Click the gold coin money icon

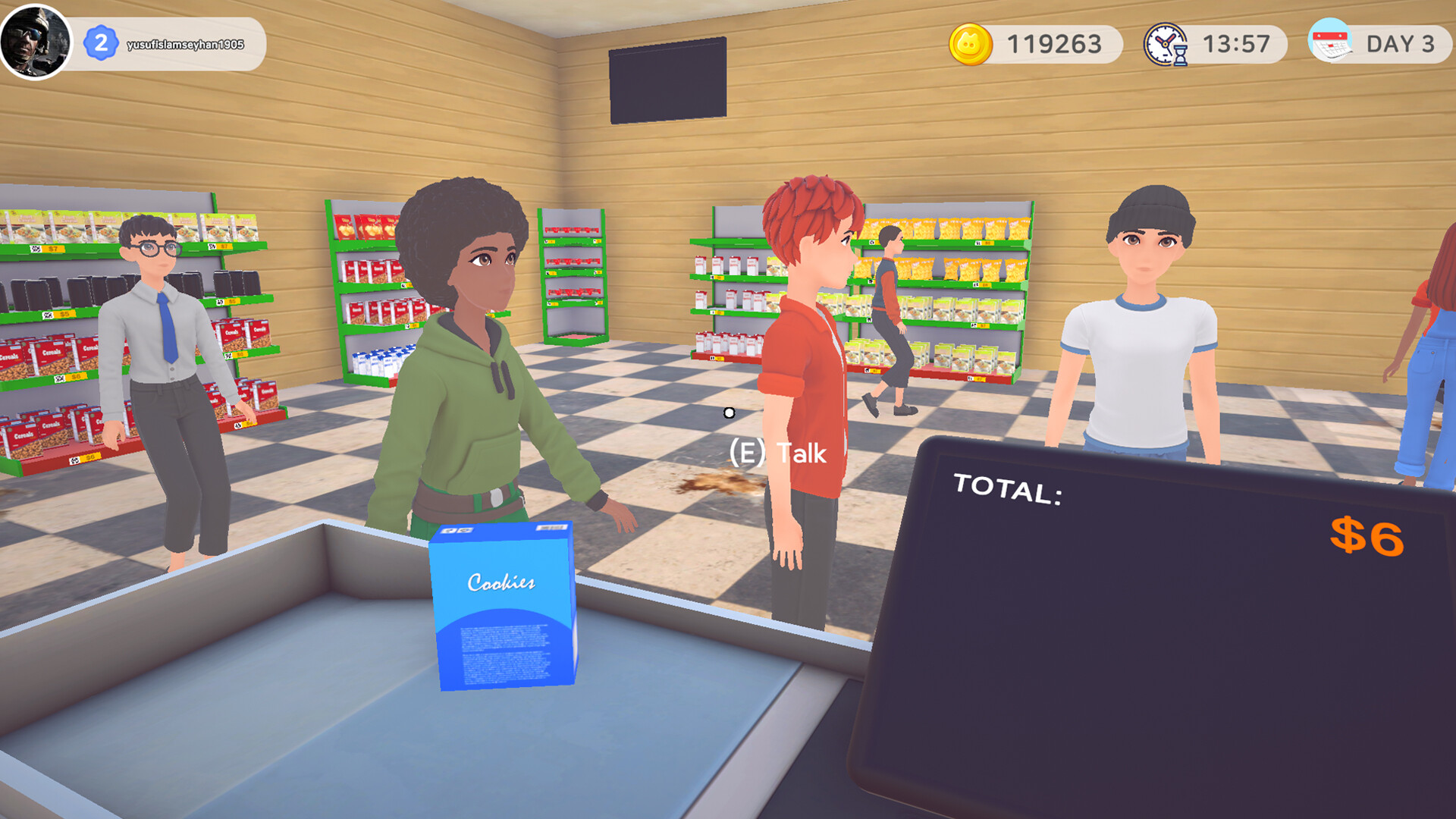point(970,44)
